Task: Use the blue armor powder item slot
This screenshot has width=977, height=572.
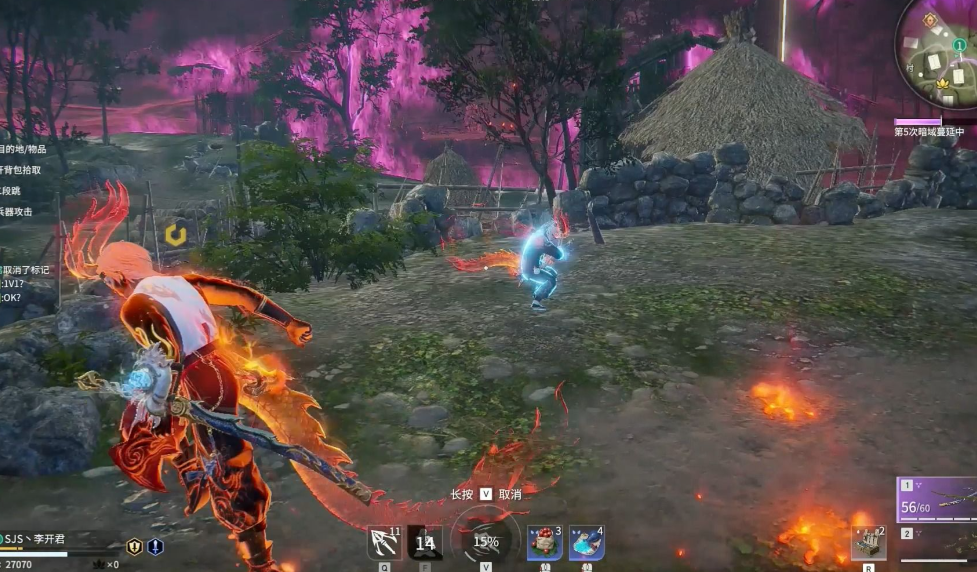Action: click(x=586, y=543)
